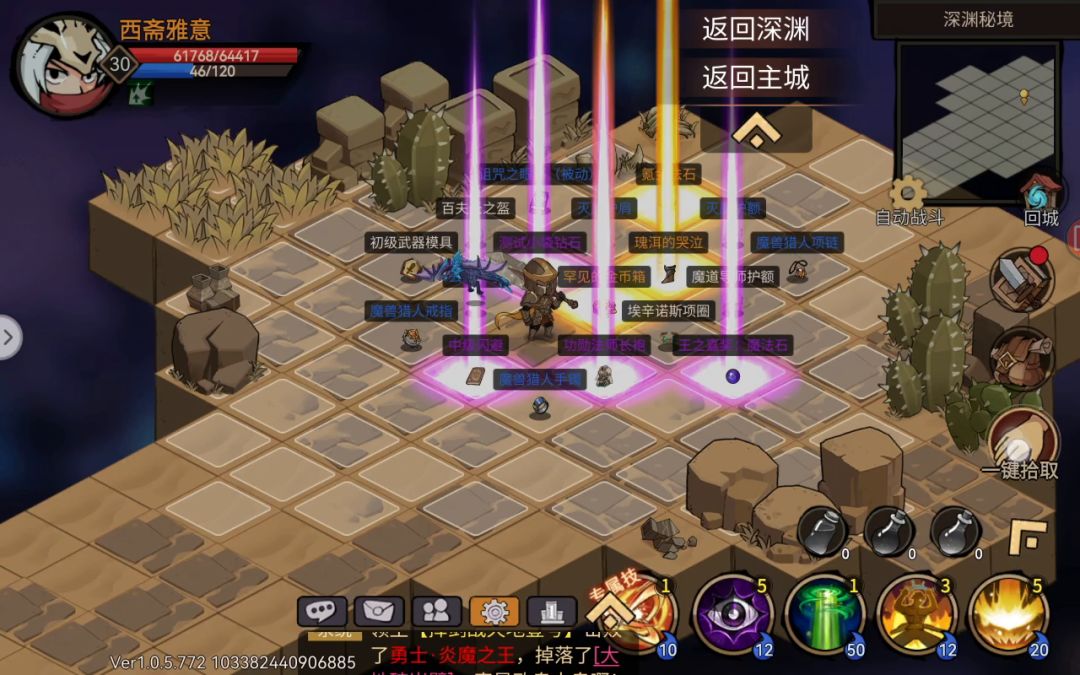This screenshot has height=675, width=1080.
Task: Open the backpack inventory icon
Action: point(1021,358)
